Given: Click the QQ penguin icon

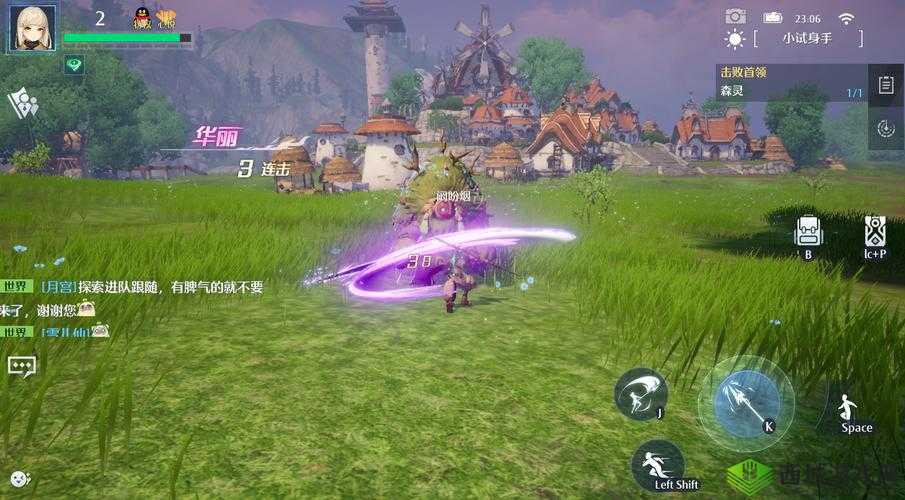Looking at the screenshot, I should (141, 17).
